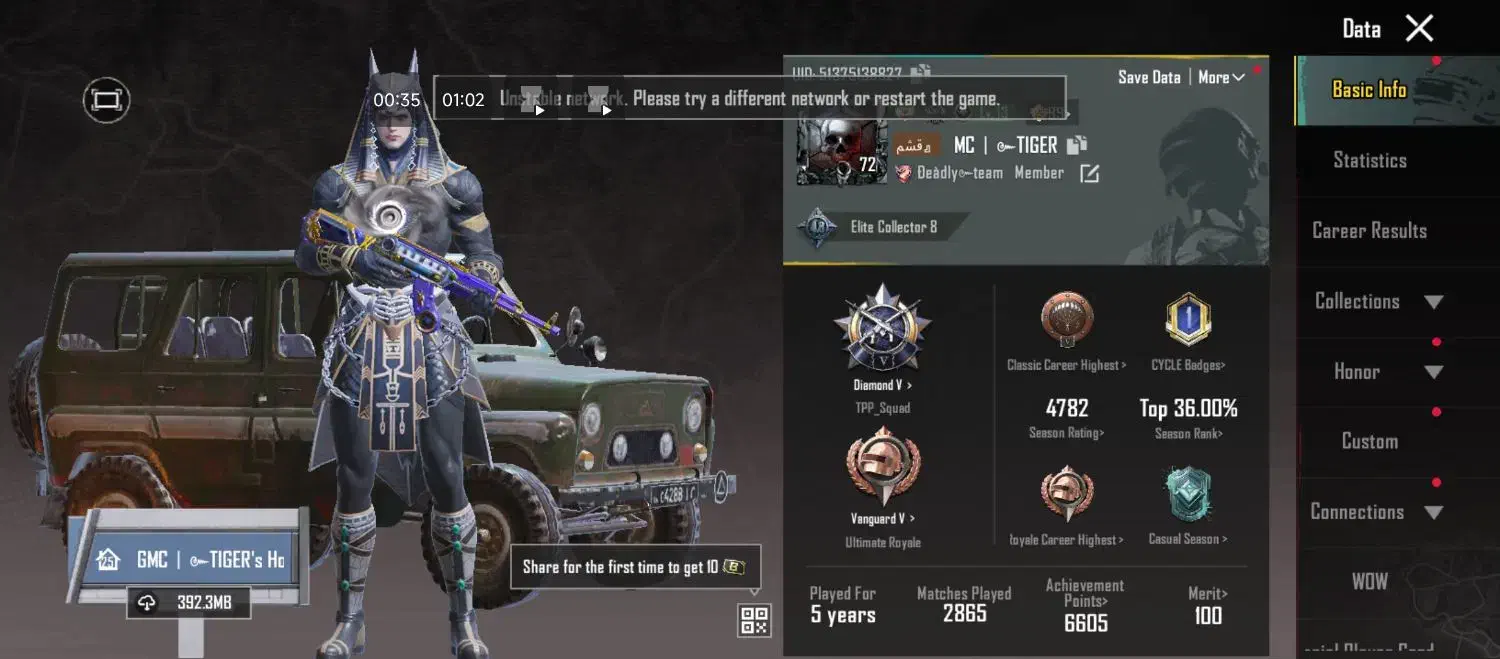Show the Career Results tab
This screenshot has width=1500, height=659.
(1369, 231)
